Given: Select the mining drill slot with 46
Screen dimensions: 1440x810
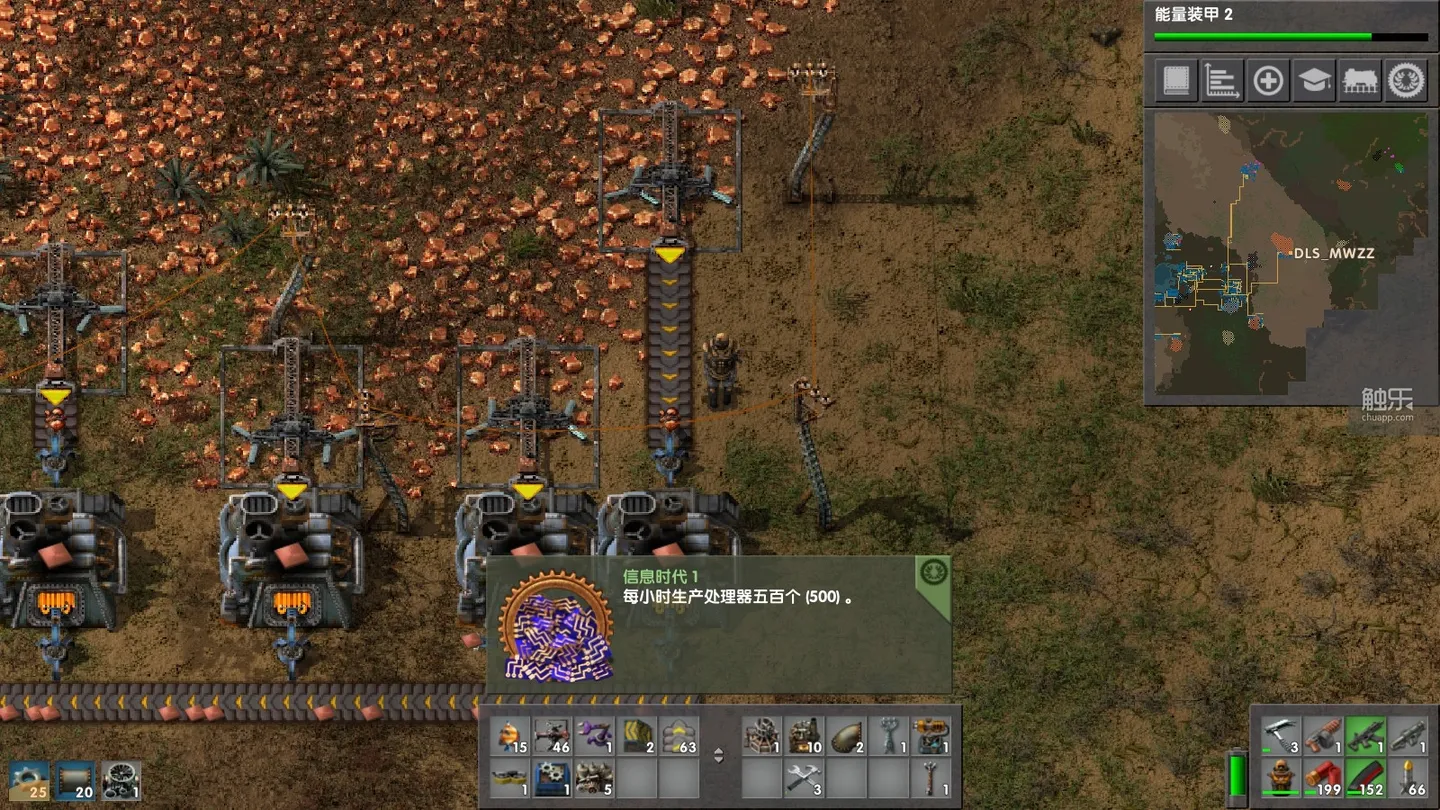Looking at the screenshot, I should (x=553, y=736).
